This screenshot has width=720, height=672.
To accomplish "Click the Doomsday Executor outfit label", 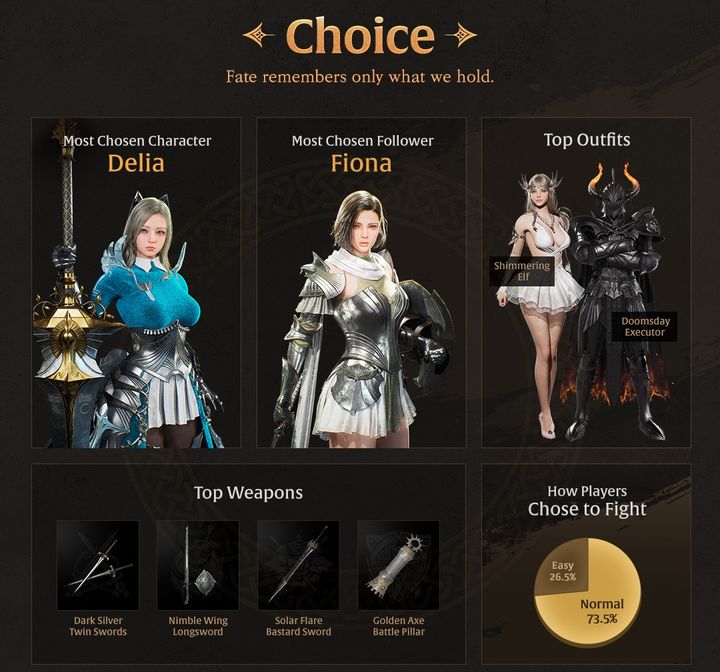I will point(644,326).
